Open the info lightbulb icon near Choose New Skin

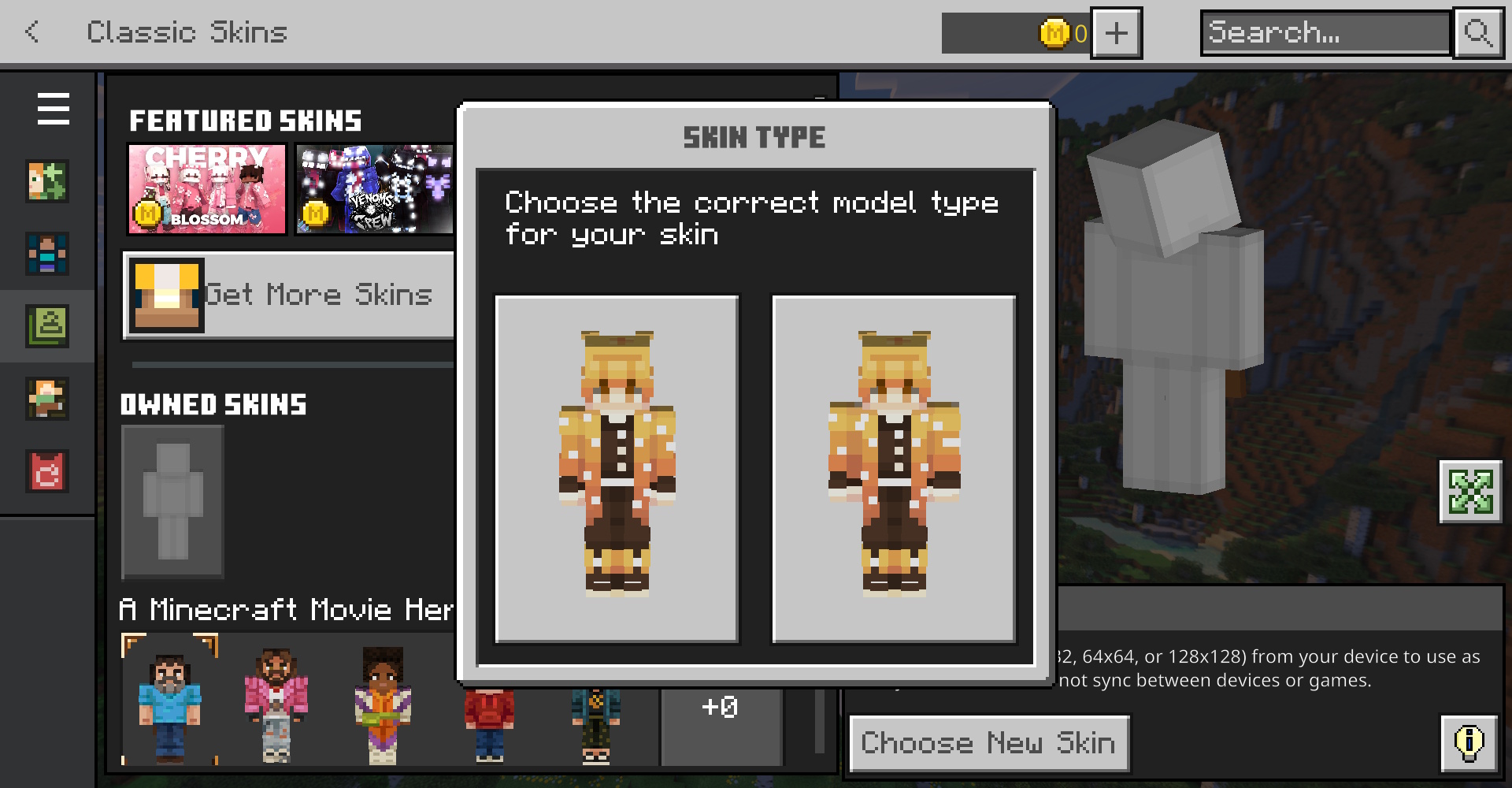1467,742
